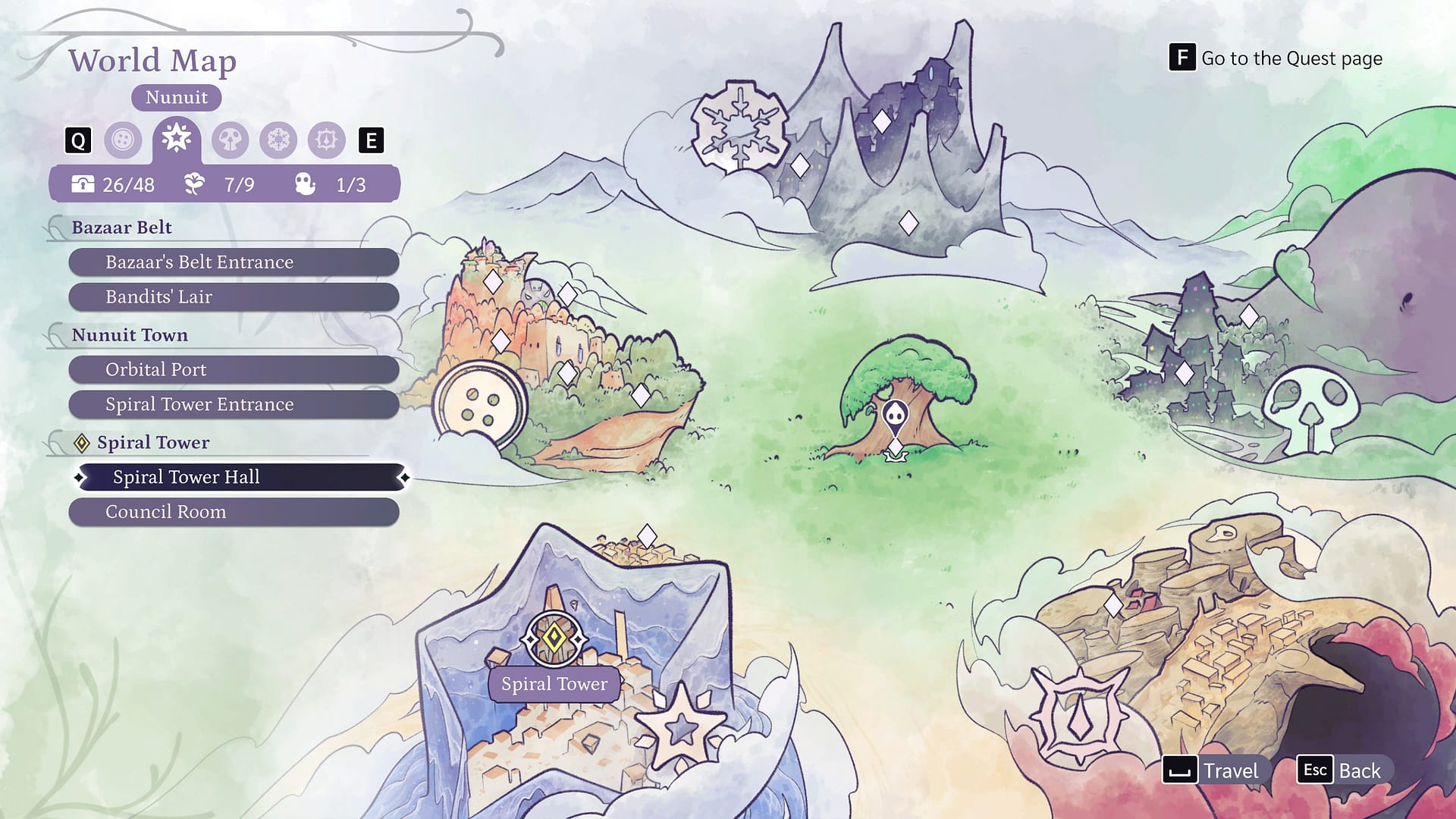Open the snowflake world tab
This screenshot has height=819, width=1456.
pos(278,140)
